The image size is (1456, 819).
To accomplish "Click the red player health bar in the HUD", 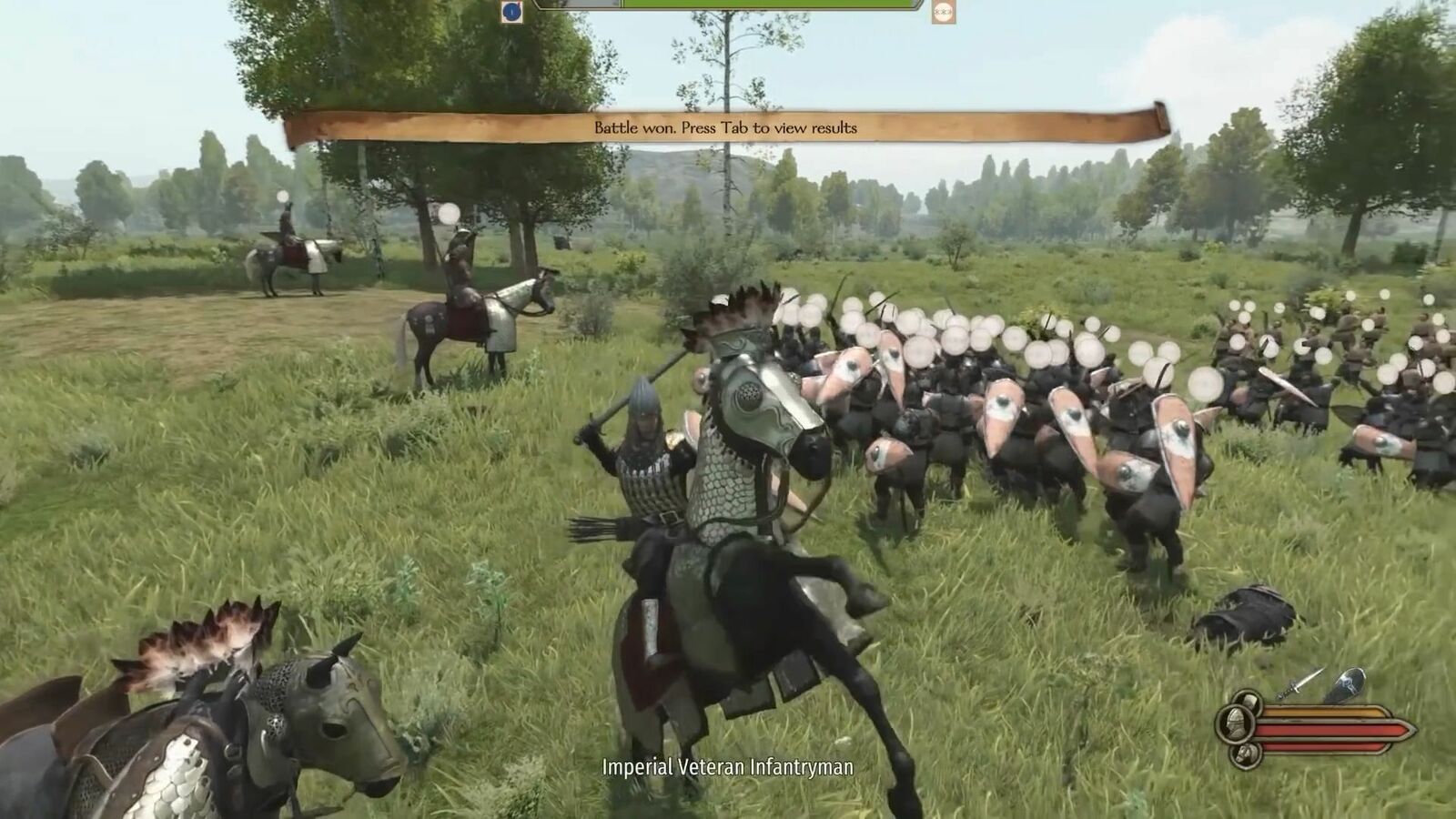I will pos(1329,731).
